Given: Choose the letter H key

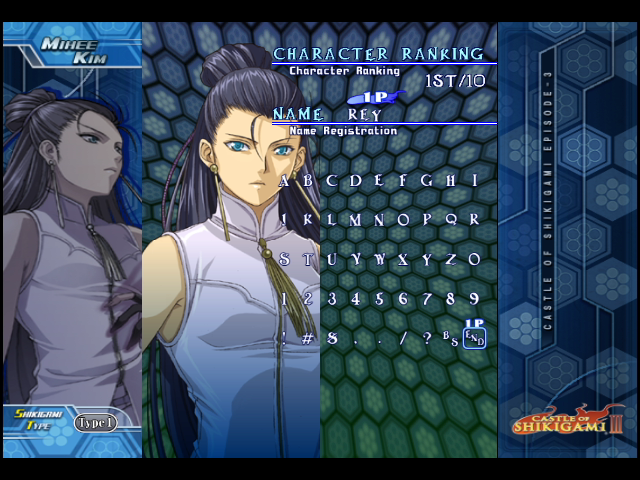Looking at the screenshot, I should point(452,181).
